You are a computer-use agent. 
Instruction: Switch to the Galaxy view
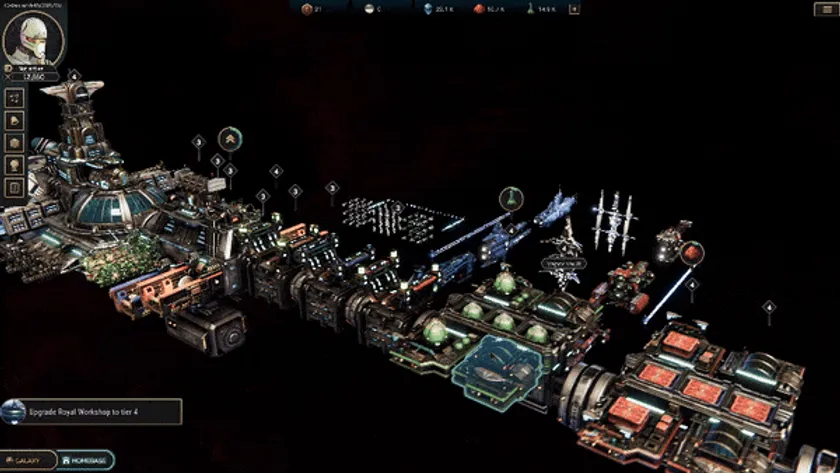click(x=28, y=460)
